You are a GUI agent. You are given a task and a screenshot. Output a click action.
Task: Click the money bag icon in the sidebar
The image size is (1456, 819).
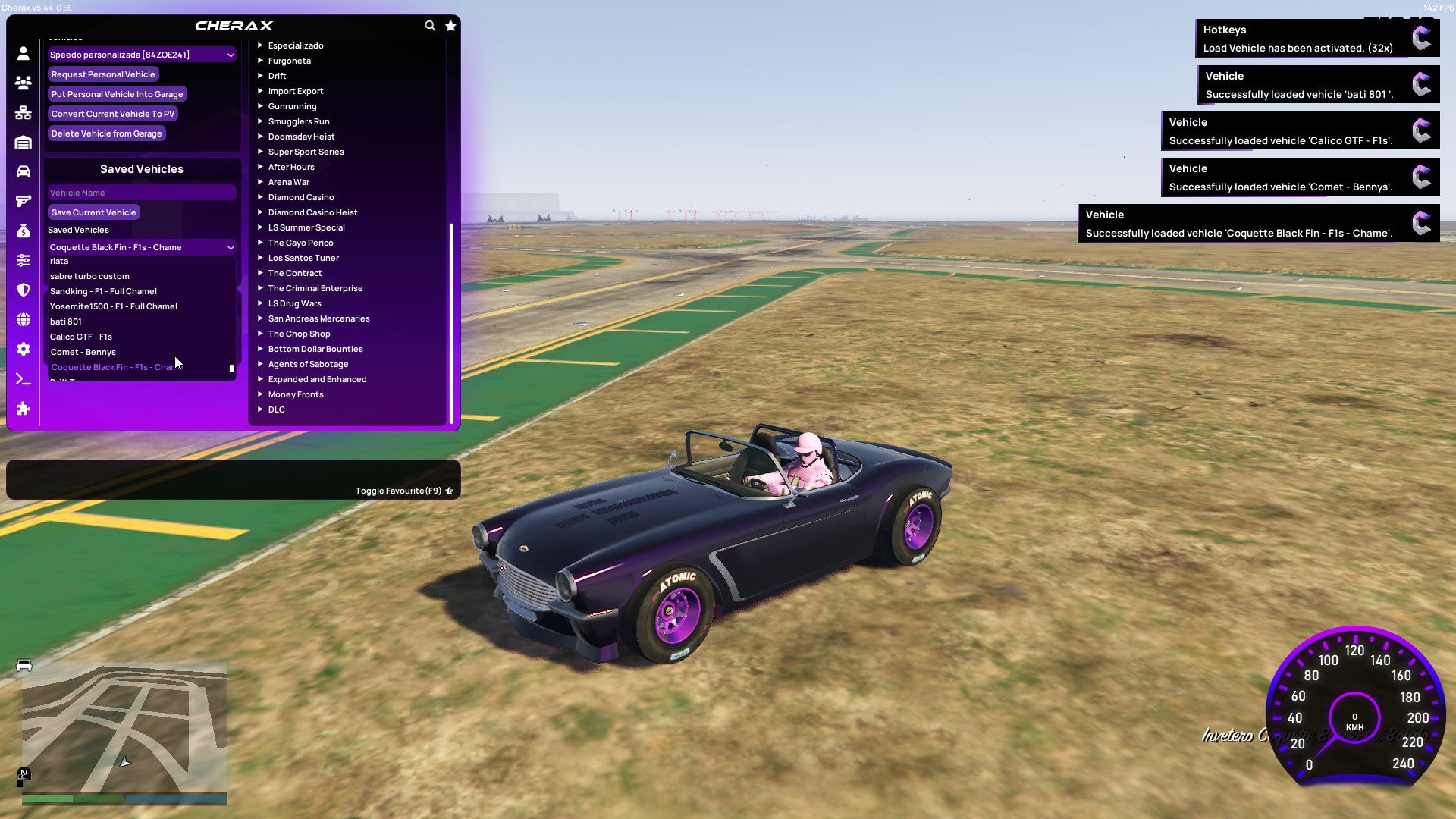[x=23, y=231]
